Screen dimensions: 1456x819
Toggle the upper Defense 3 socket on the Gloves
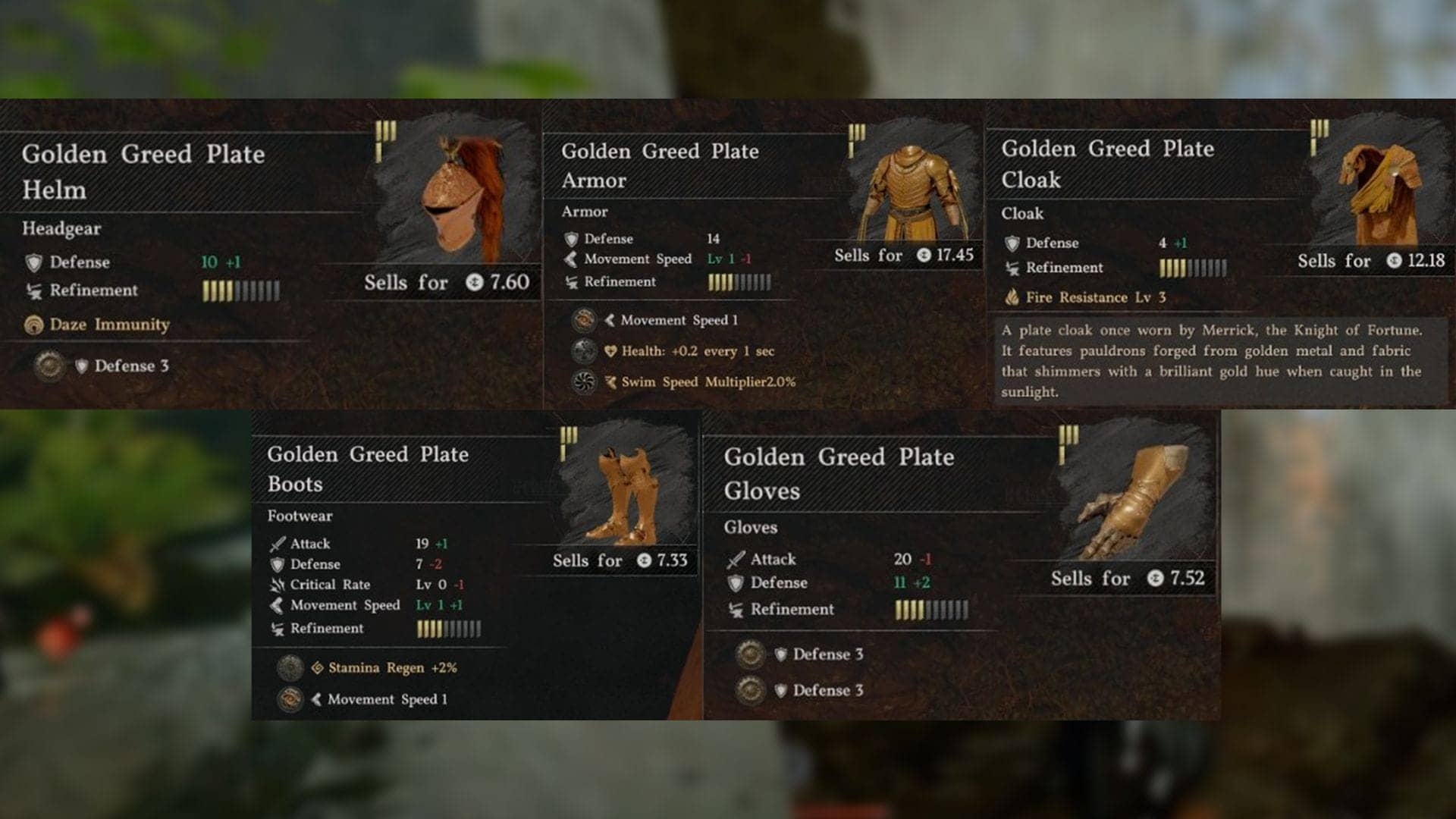tap(751, 654)
